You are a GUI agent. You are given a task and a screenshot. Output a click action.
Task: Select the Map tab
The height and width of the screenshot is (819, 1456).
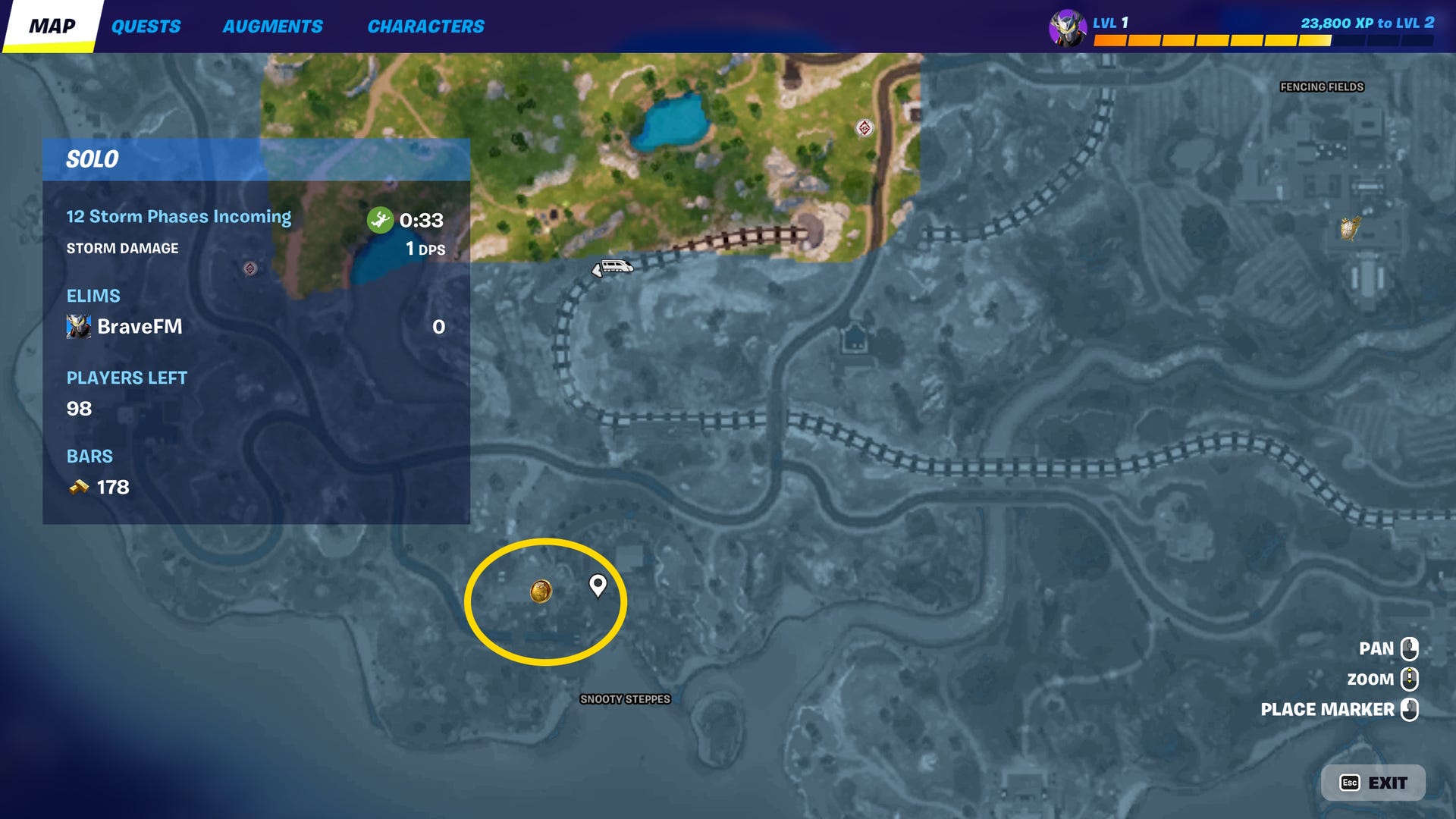coord(51,27)
